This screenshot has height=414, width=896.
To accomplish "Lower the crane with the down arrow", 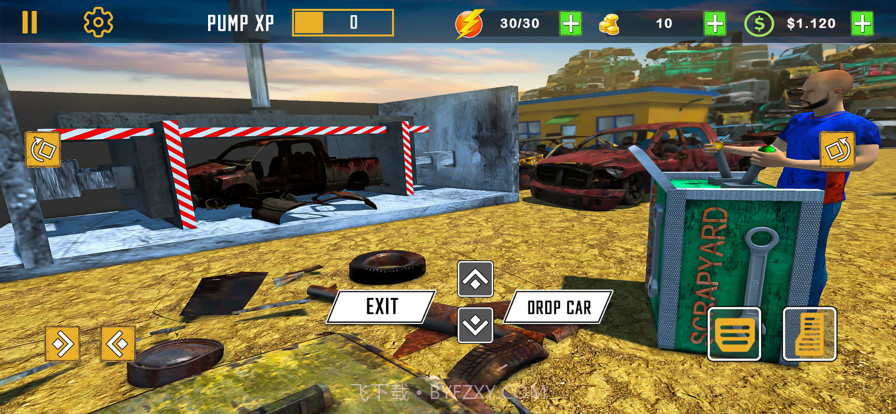I will coord(475,324).
